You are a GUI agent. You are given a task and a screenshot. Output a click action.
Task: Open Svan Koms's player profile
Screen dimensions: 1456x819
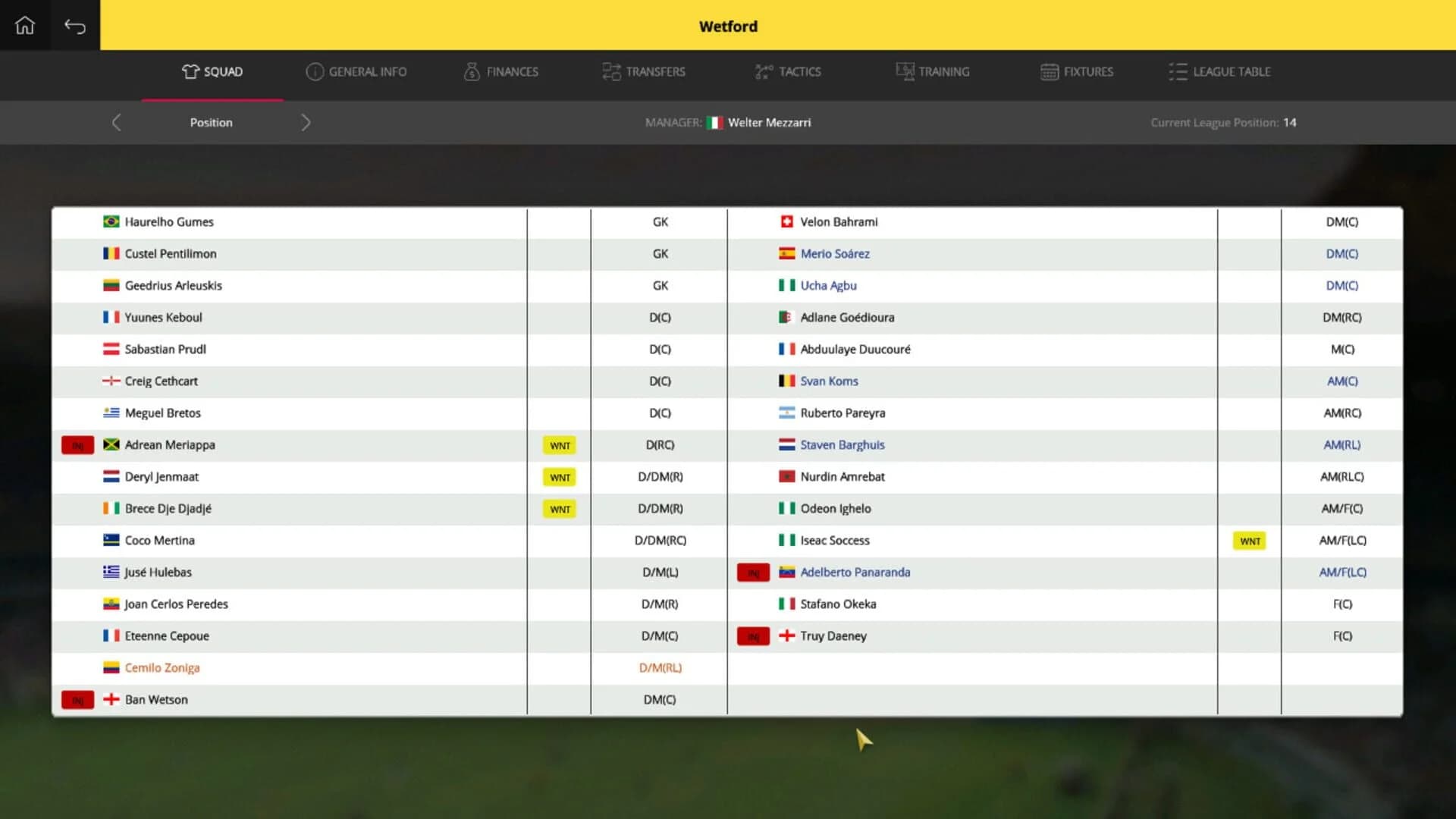pos(829,381)
